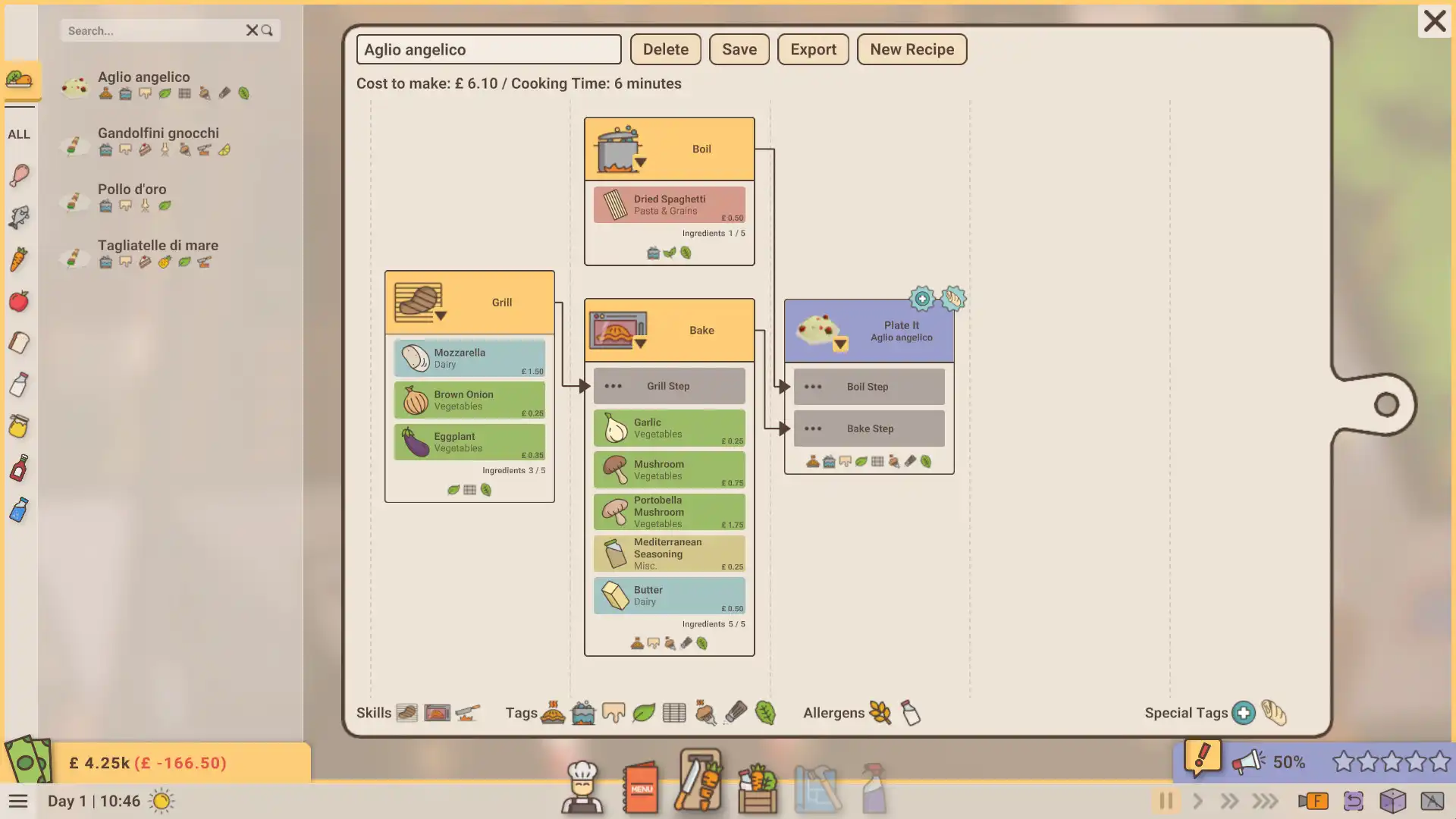Toggle the wheat allergen icon
1456x819 pixels.
click(880, 713)
